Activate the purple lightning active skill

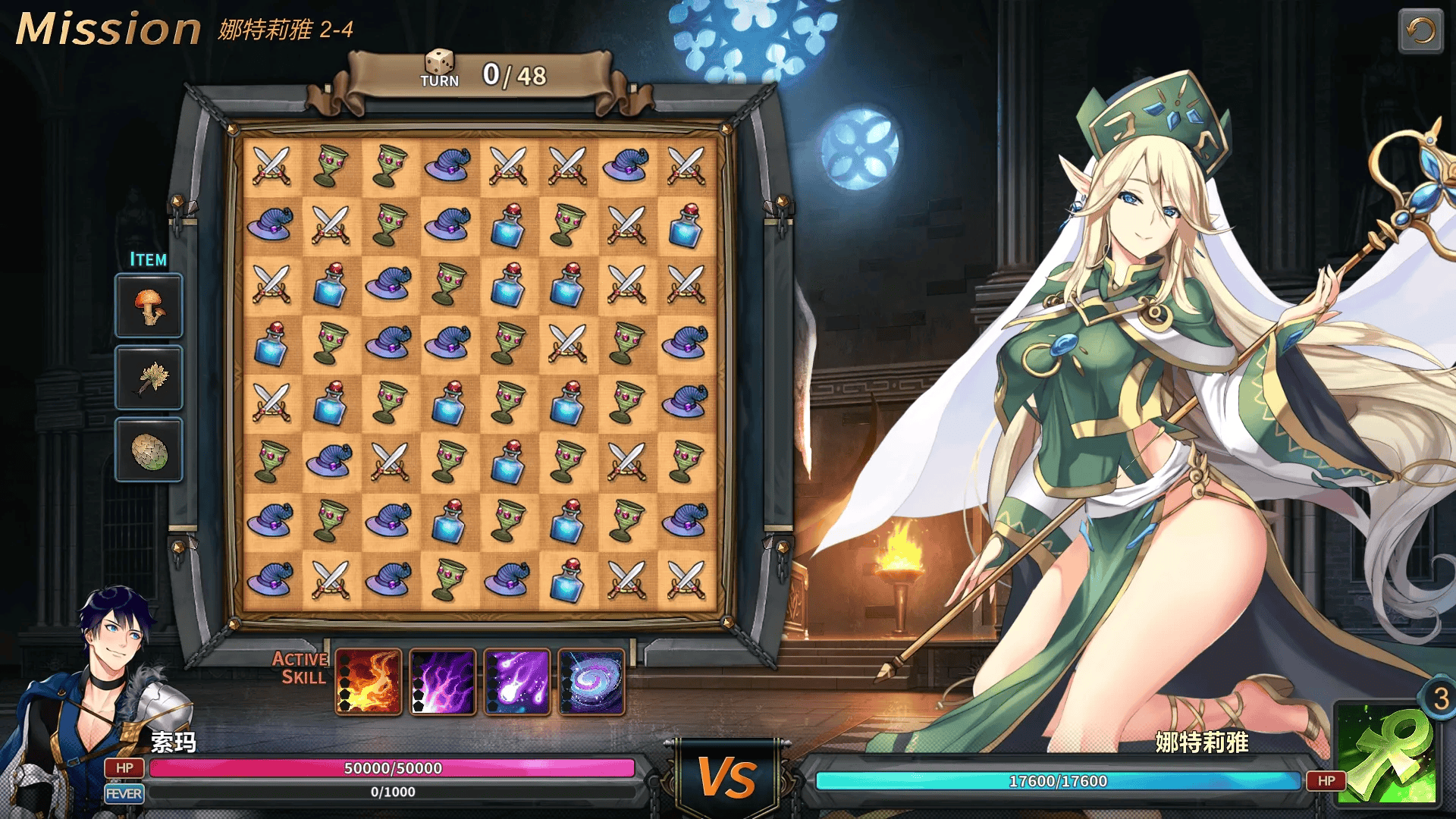click(x=443, y=682)
